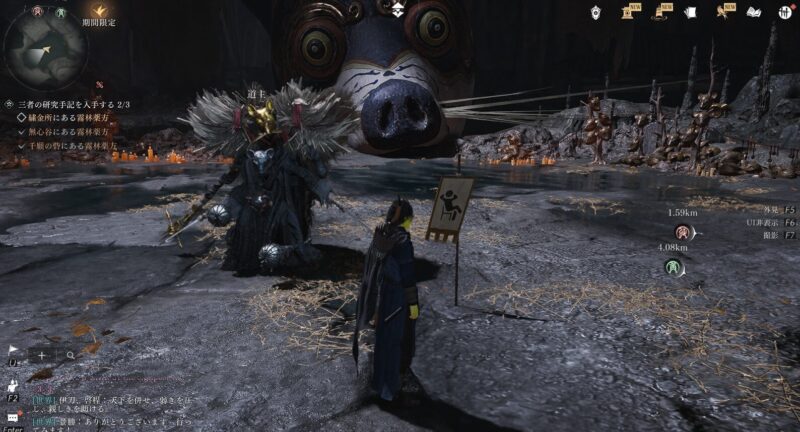Open the bird icon marked NEW

(x=720, y=12)
